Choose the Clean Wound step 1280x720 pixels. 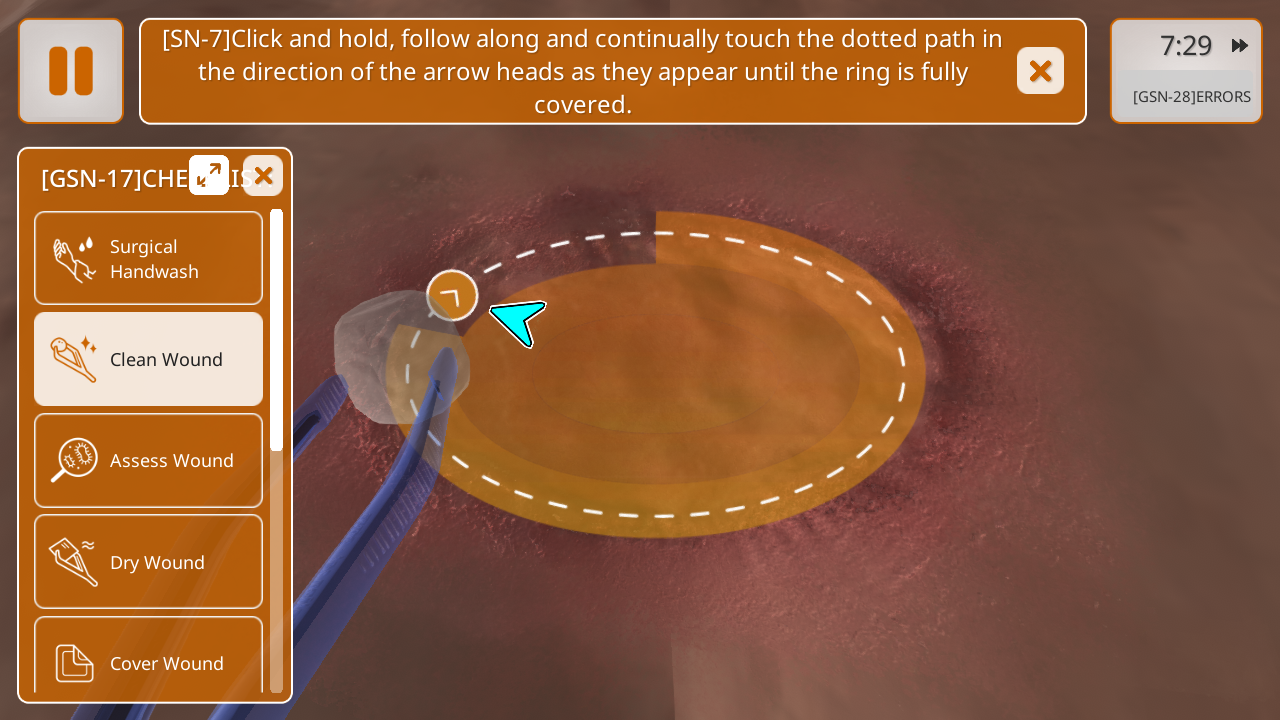[x=149, y=359]
